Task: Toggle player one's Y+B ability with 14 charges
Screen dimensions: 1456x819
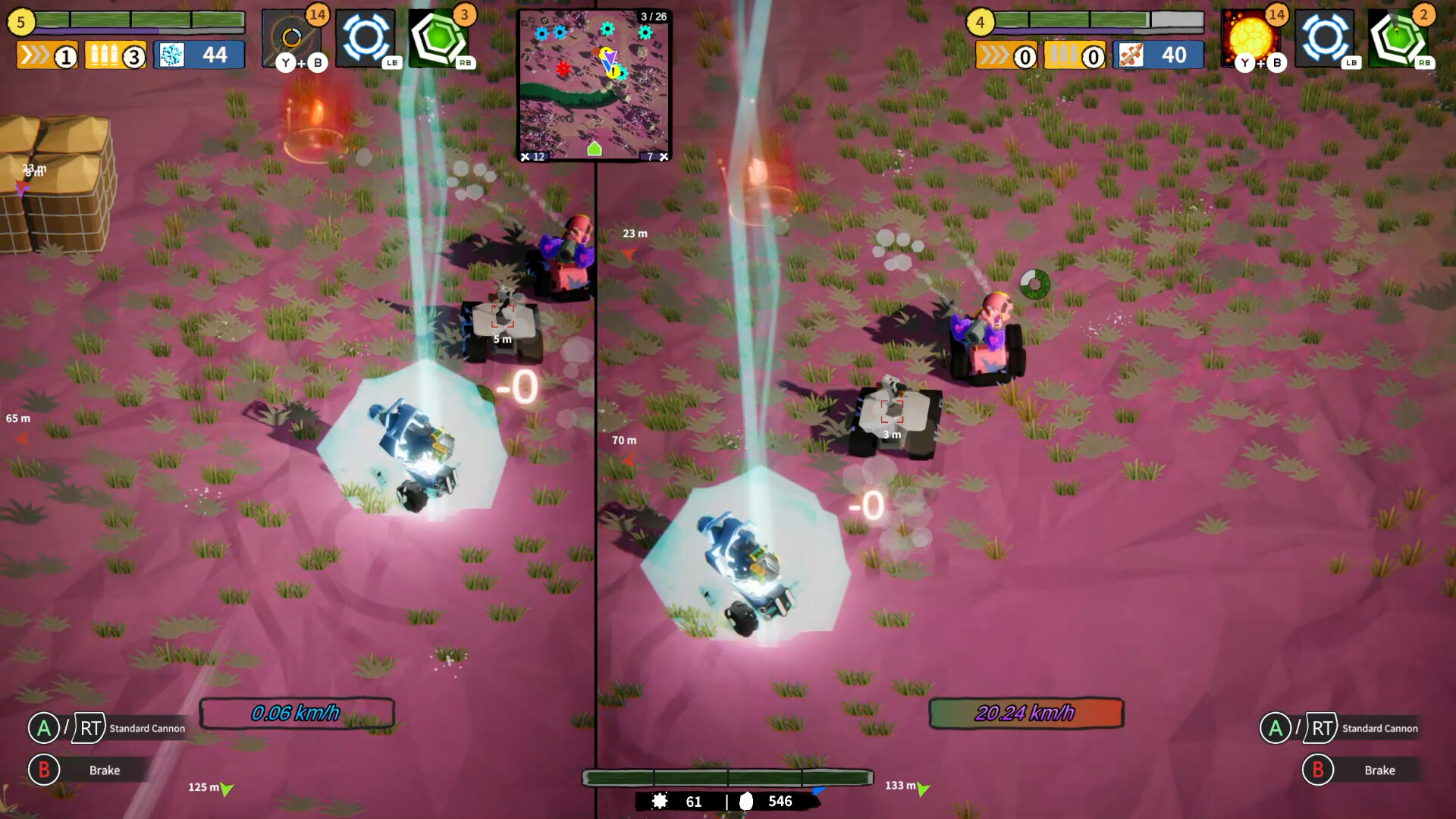Action: pos(292,33)
